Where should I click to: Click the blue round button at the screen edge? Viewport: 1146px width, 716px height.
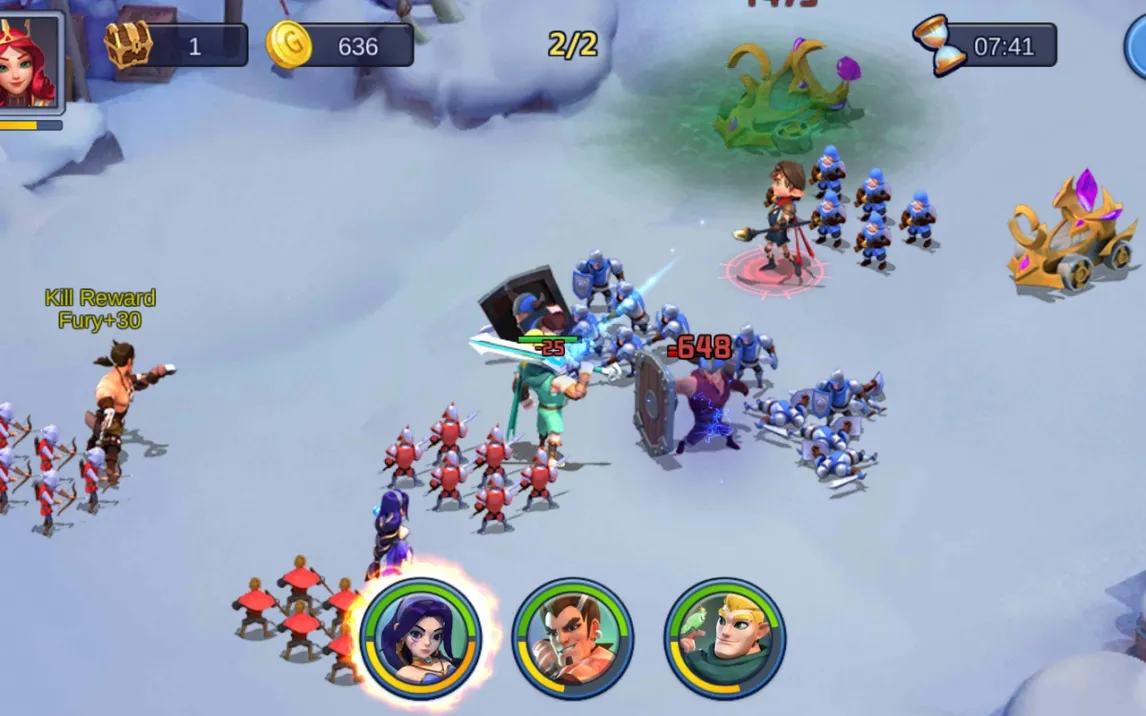point(1137,46)
